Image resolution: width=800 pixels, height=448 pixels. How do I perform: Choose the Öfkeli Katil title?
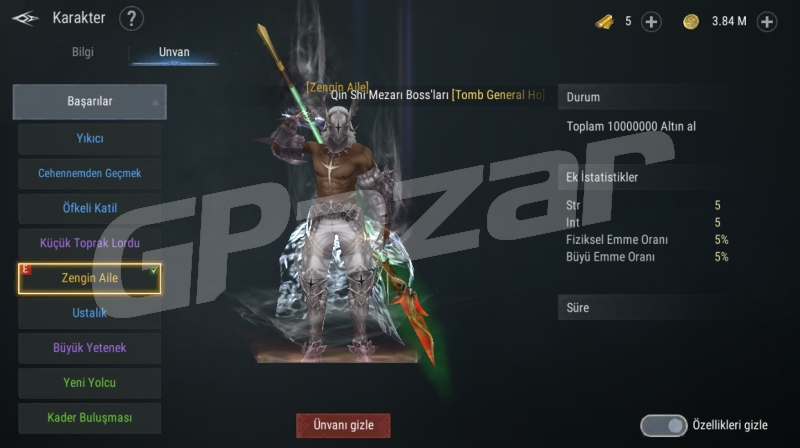pos(90,208)
